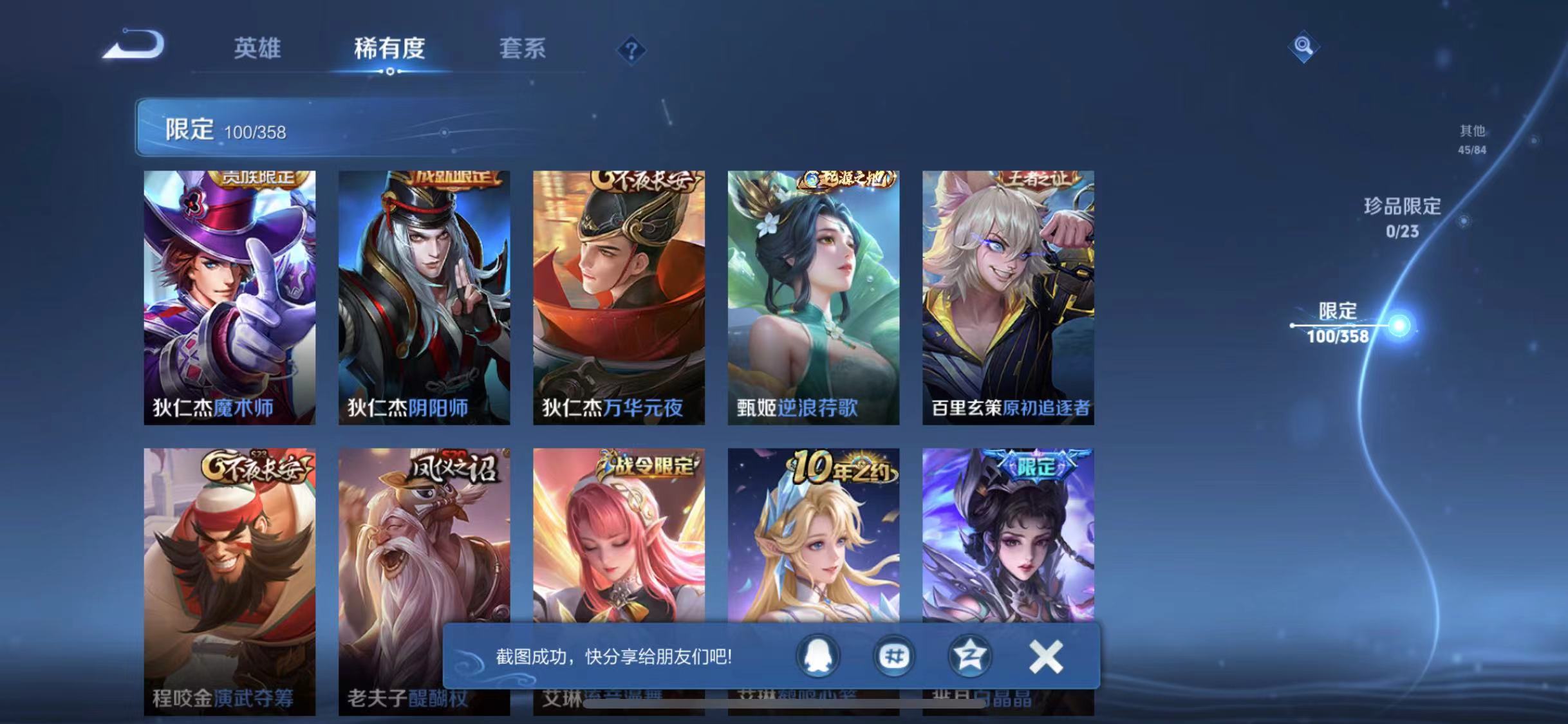
Task: Open the help question mark icon
Action: pyautogui.click(x=633, y=50)
